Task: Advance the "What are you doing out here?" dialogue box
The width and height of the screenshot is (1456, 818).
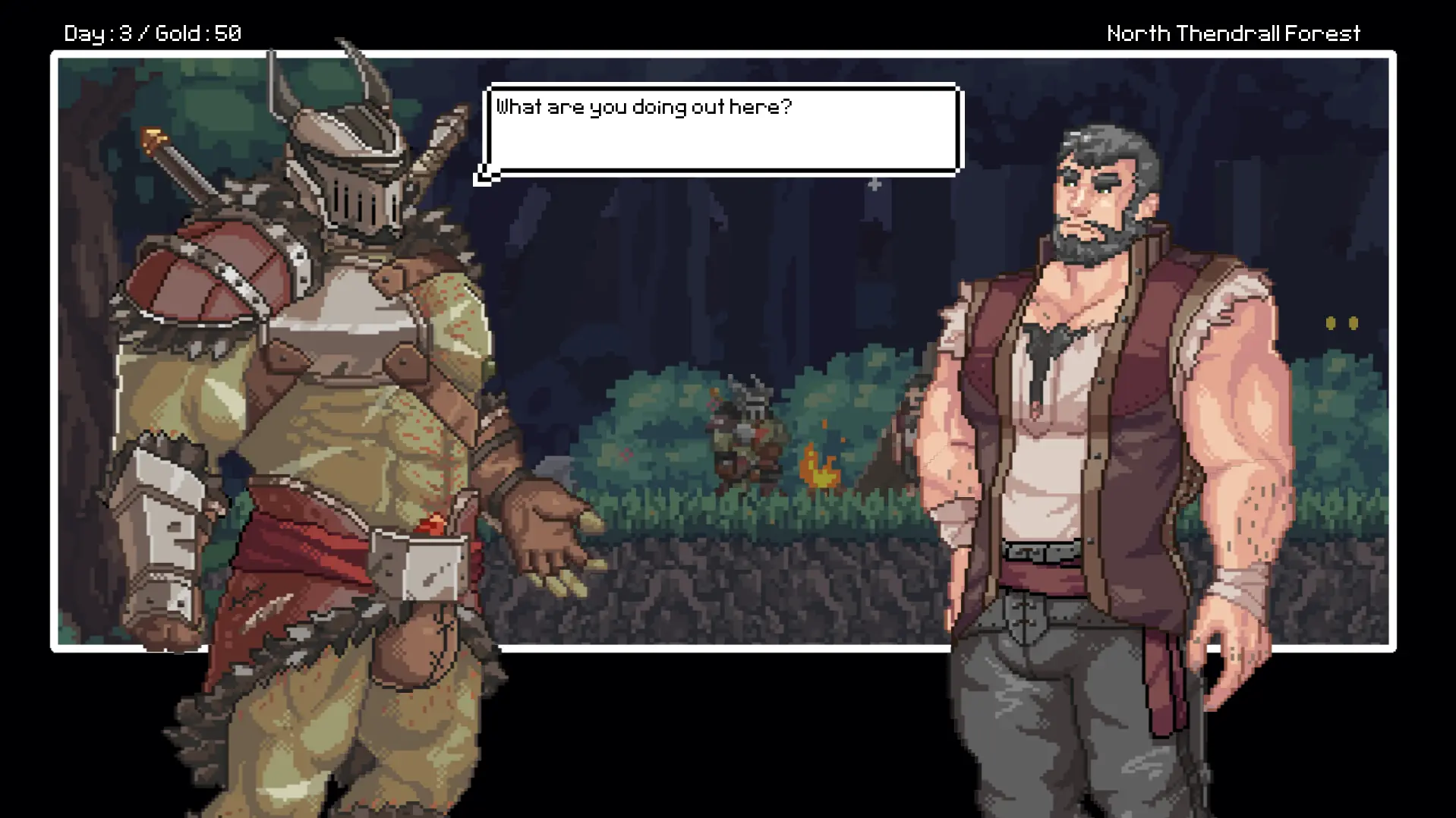Action: (x=722, y=130)
